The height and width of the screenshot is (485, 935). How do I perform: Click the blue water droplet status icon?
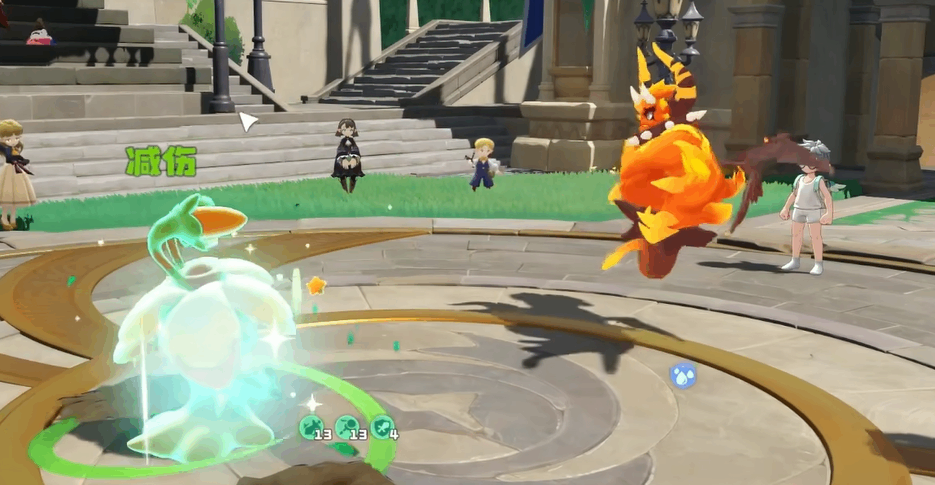pyautogui.click(x=683, y=376)
